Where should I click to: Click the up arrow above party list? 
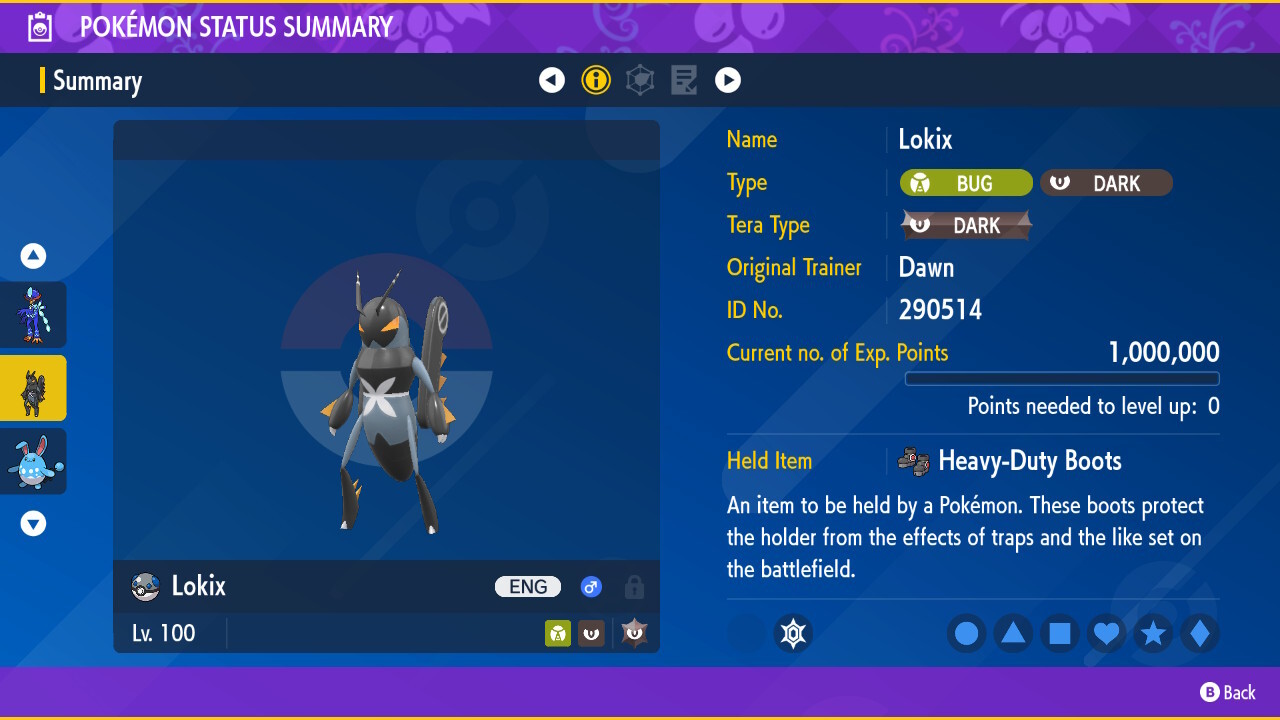coord(34,257)
